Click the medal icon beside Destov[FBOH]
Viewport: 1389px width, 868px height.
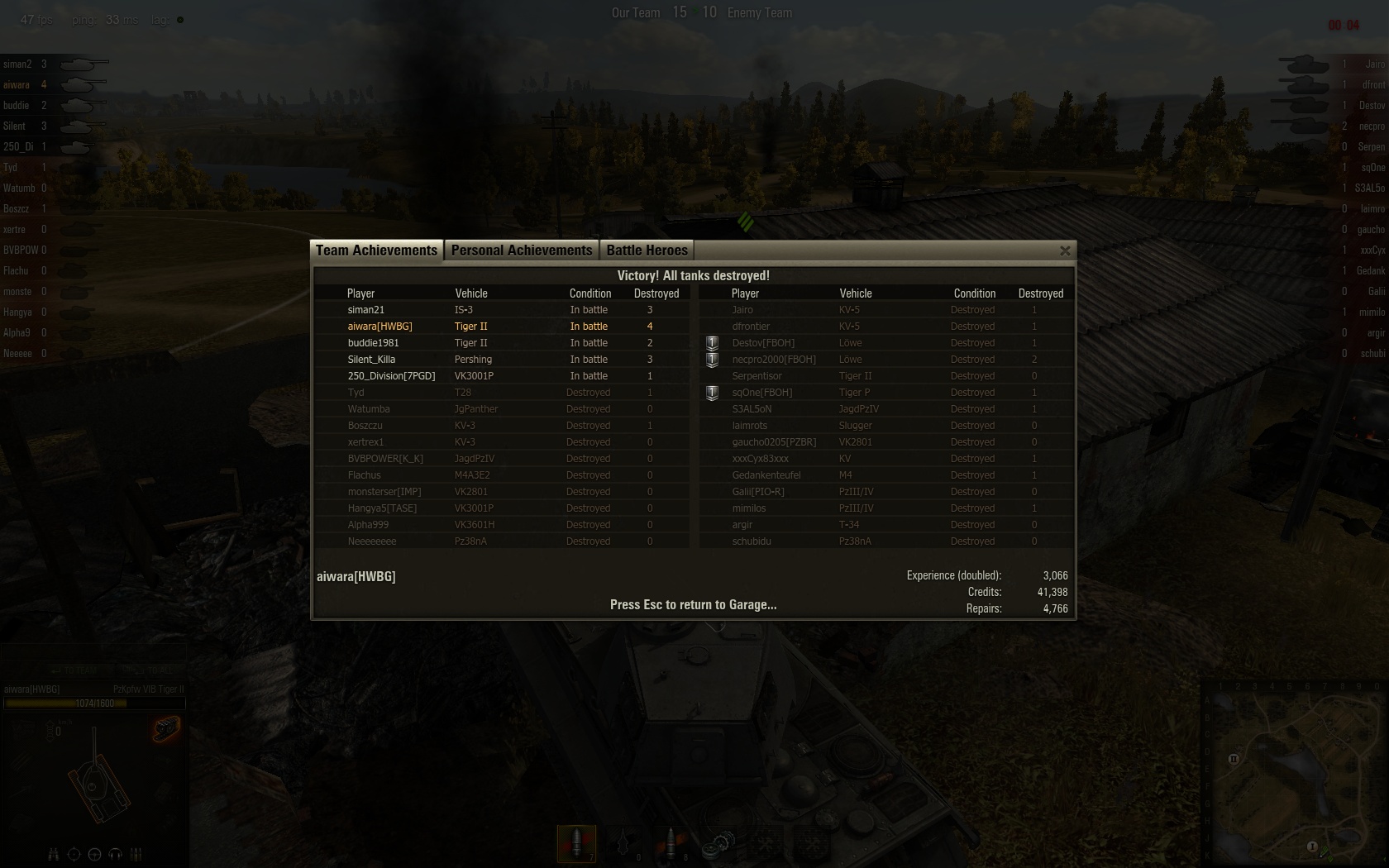tap(712, 343)
